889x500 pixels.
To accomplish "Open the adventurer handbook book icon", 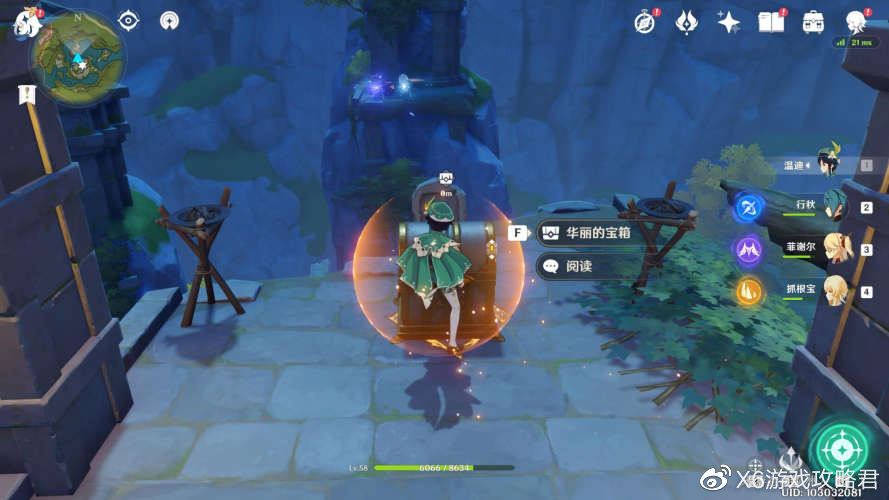I will click(771, 22).
